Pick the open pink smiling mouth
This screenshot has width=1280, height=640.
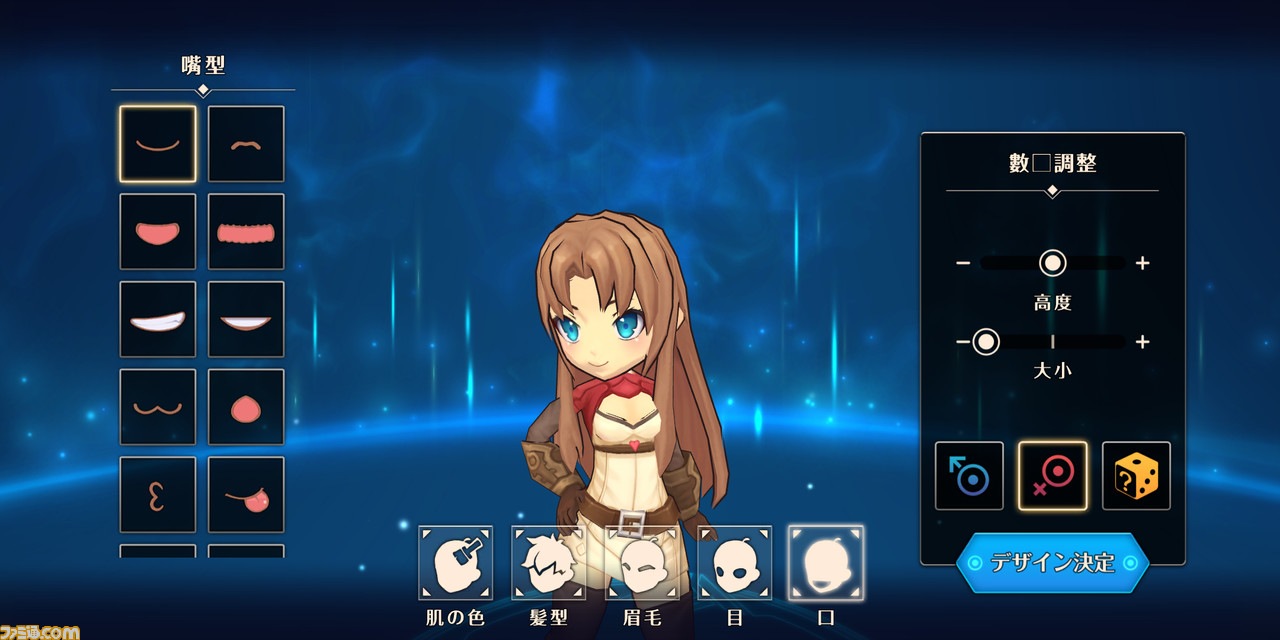(158, 232)
